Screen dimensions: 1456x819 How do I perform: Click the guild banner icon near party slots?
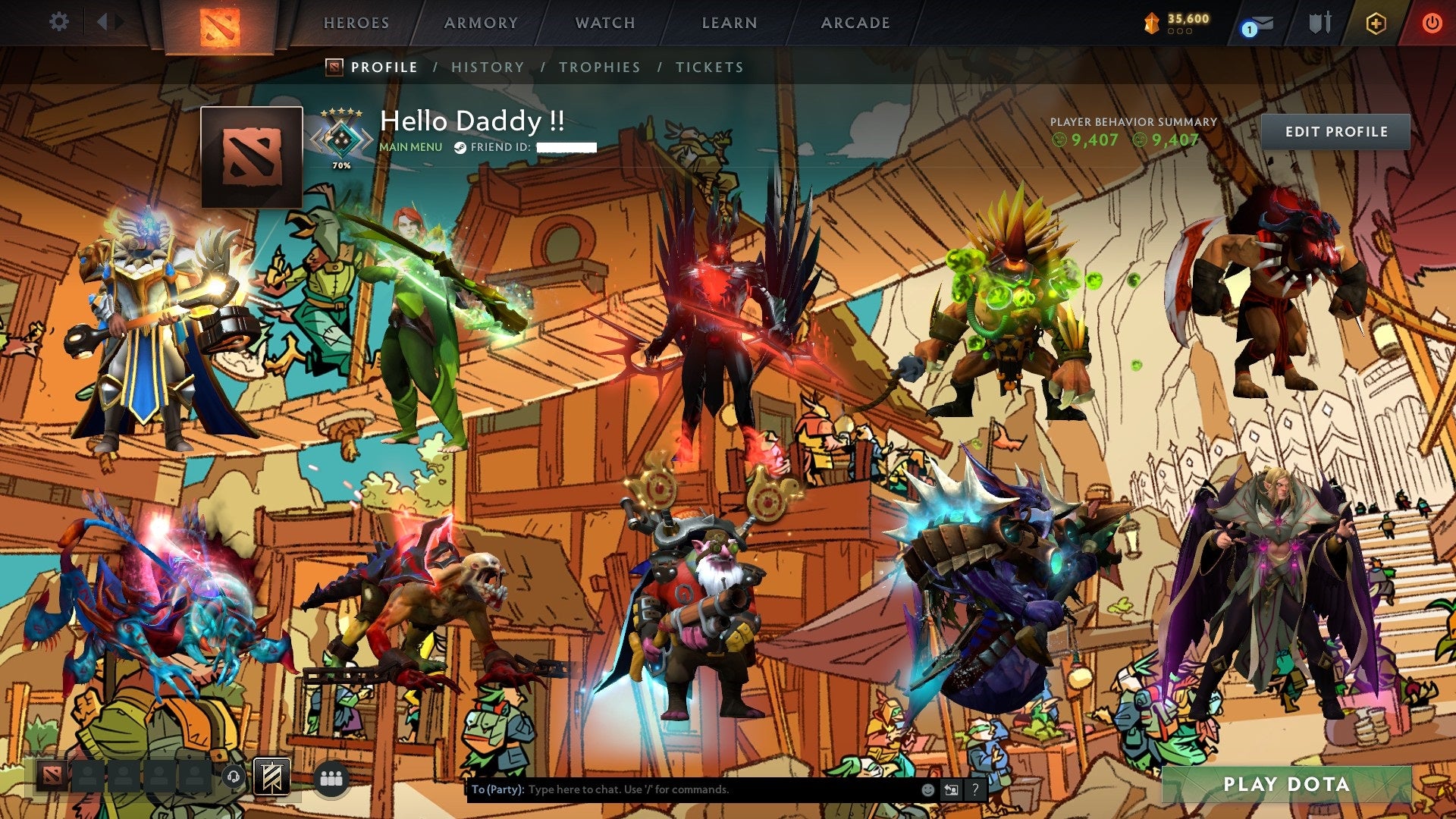(271, 777)
